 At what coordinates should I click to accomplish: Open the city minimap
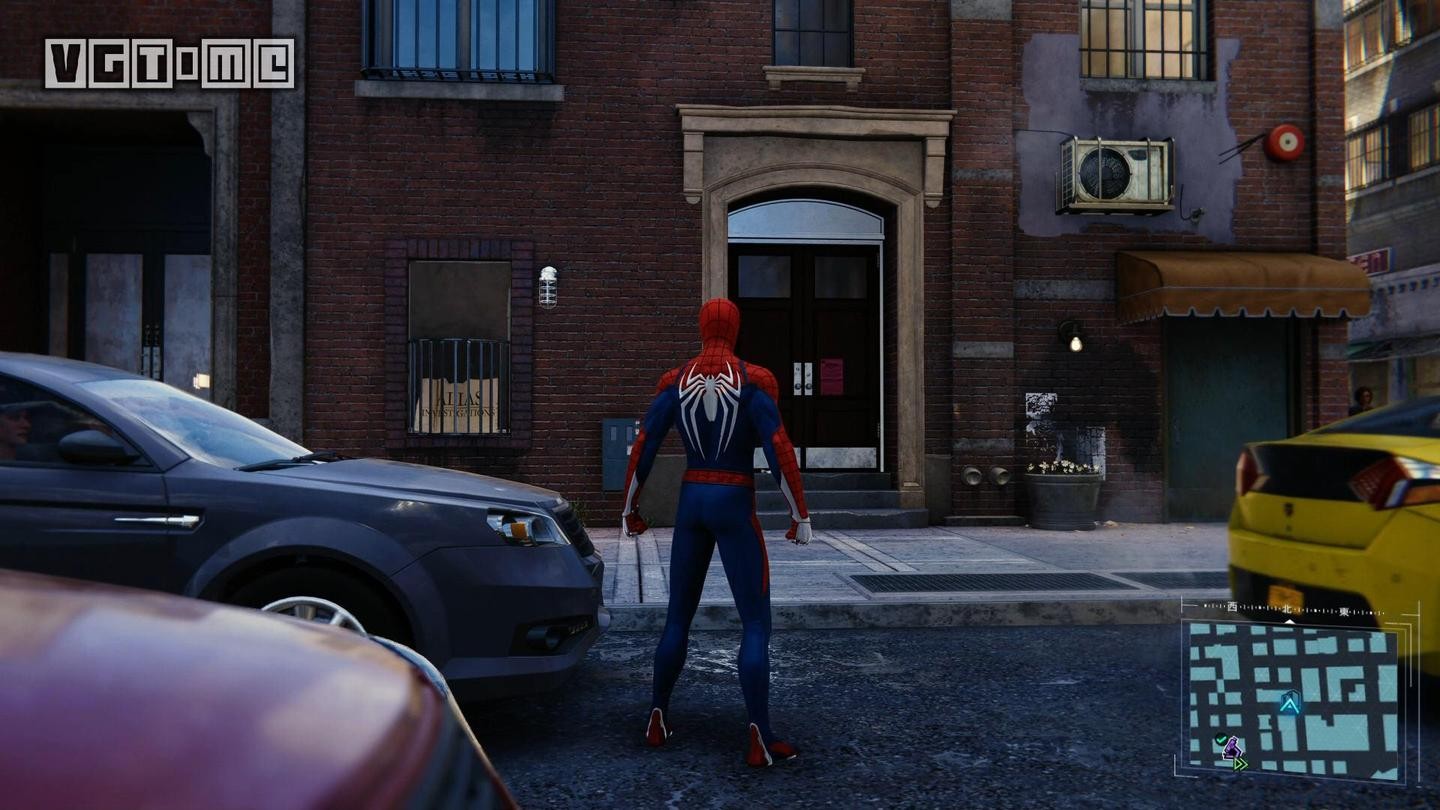(x=1290, y=699)
